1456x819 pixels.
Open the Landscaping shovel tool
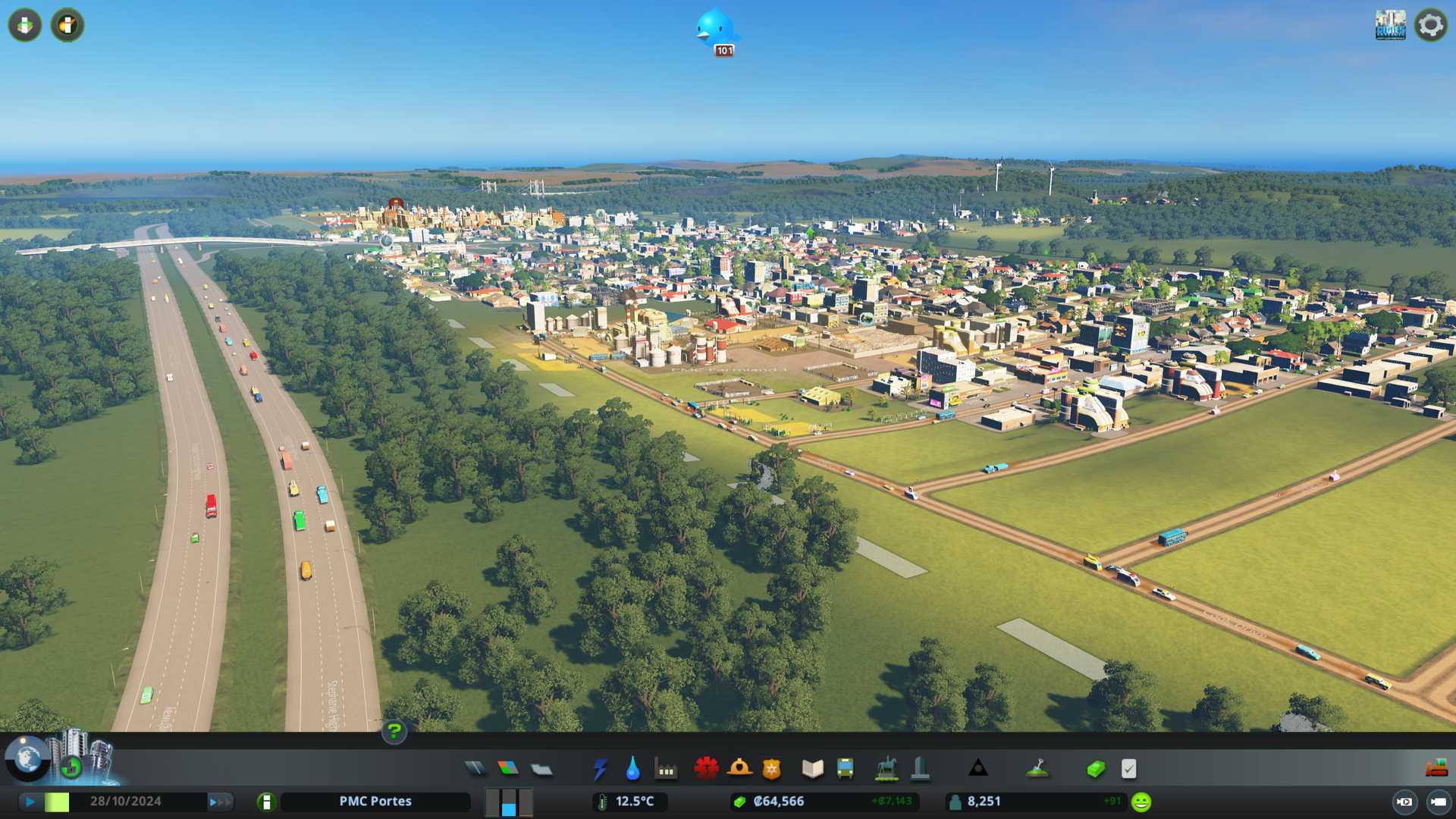(1037, 769)
